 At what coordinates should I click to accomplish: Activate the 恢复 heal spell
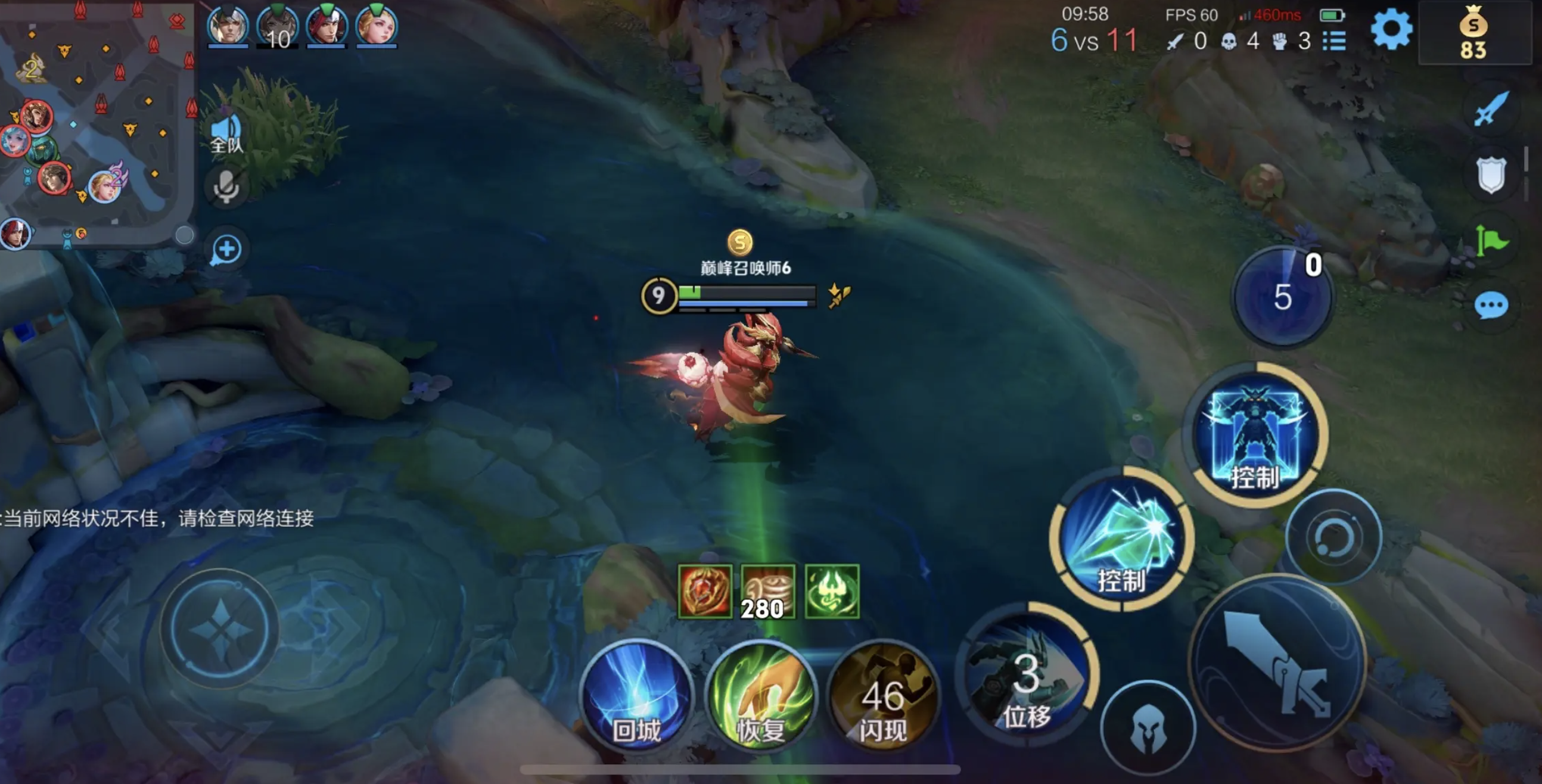point(760,697)
